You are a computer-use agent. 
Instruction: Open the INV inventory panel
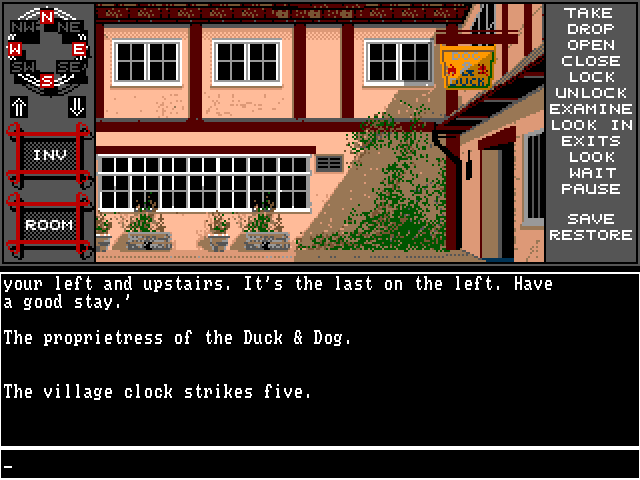coord(48,155)
